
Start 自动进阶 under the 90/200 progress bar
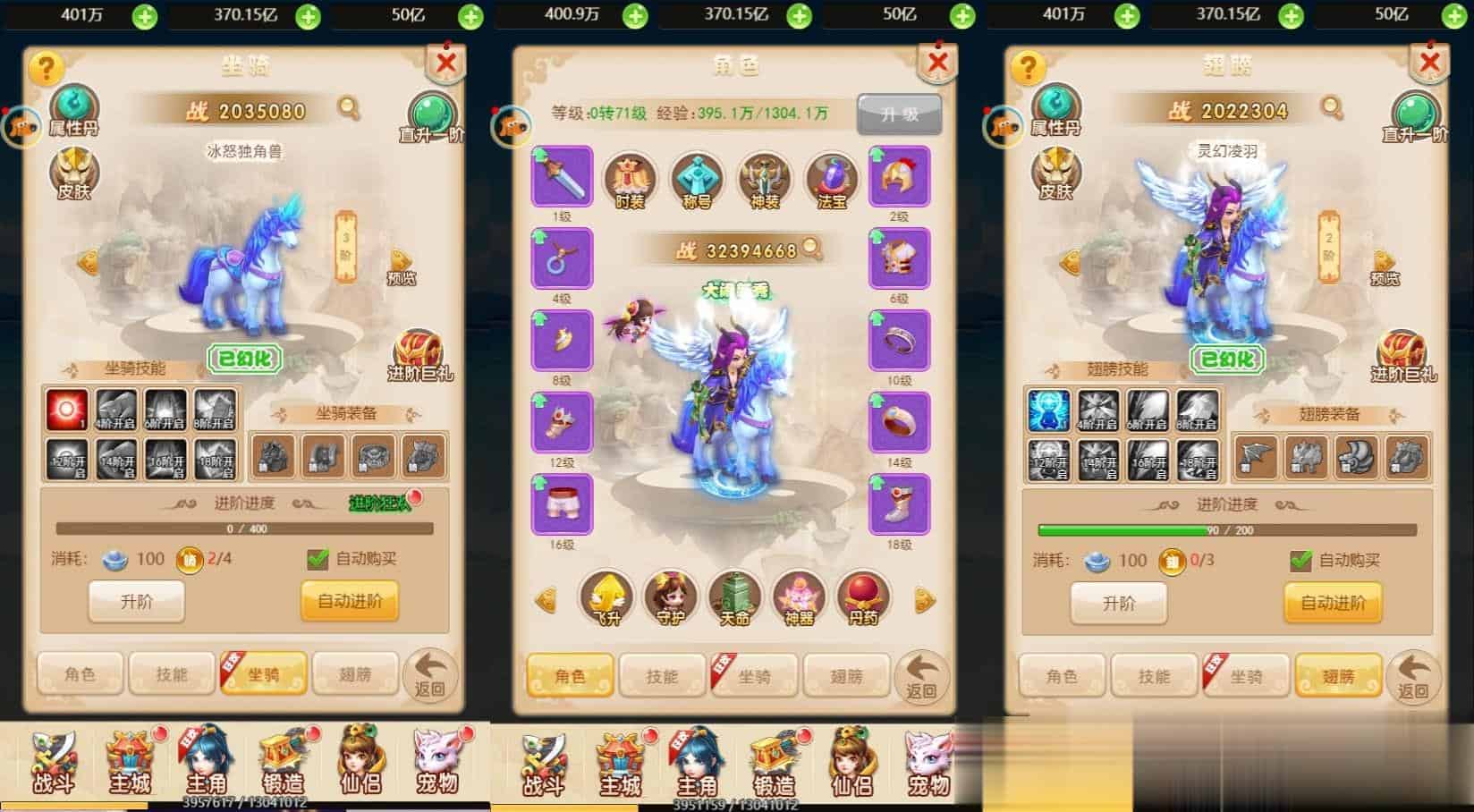[1333, 602]
